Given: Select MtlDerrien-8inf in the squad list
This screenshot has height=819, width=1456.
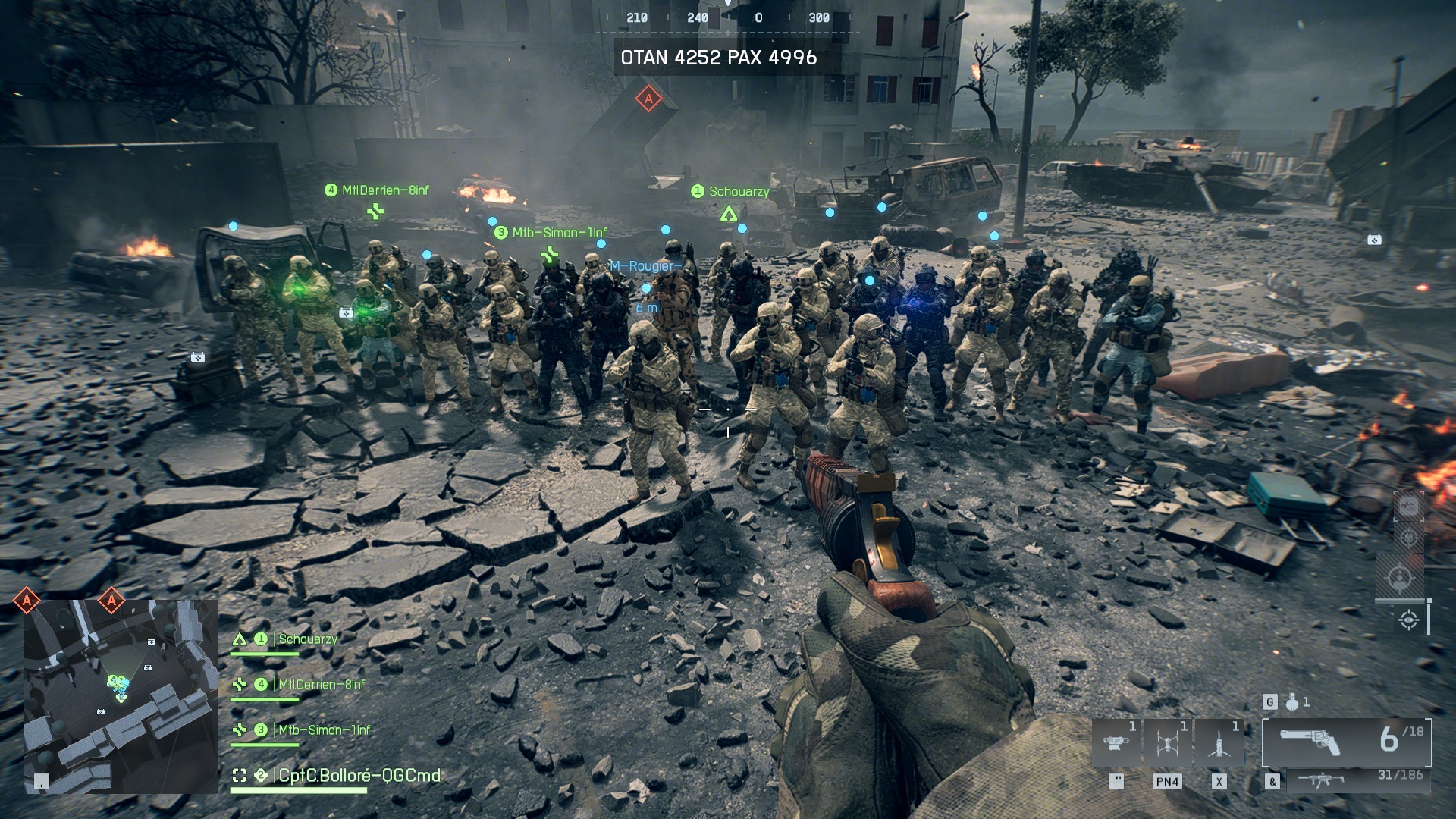Looking at the screenshot, I should tap(321, 685).
